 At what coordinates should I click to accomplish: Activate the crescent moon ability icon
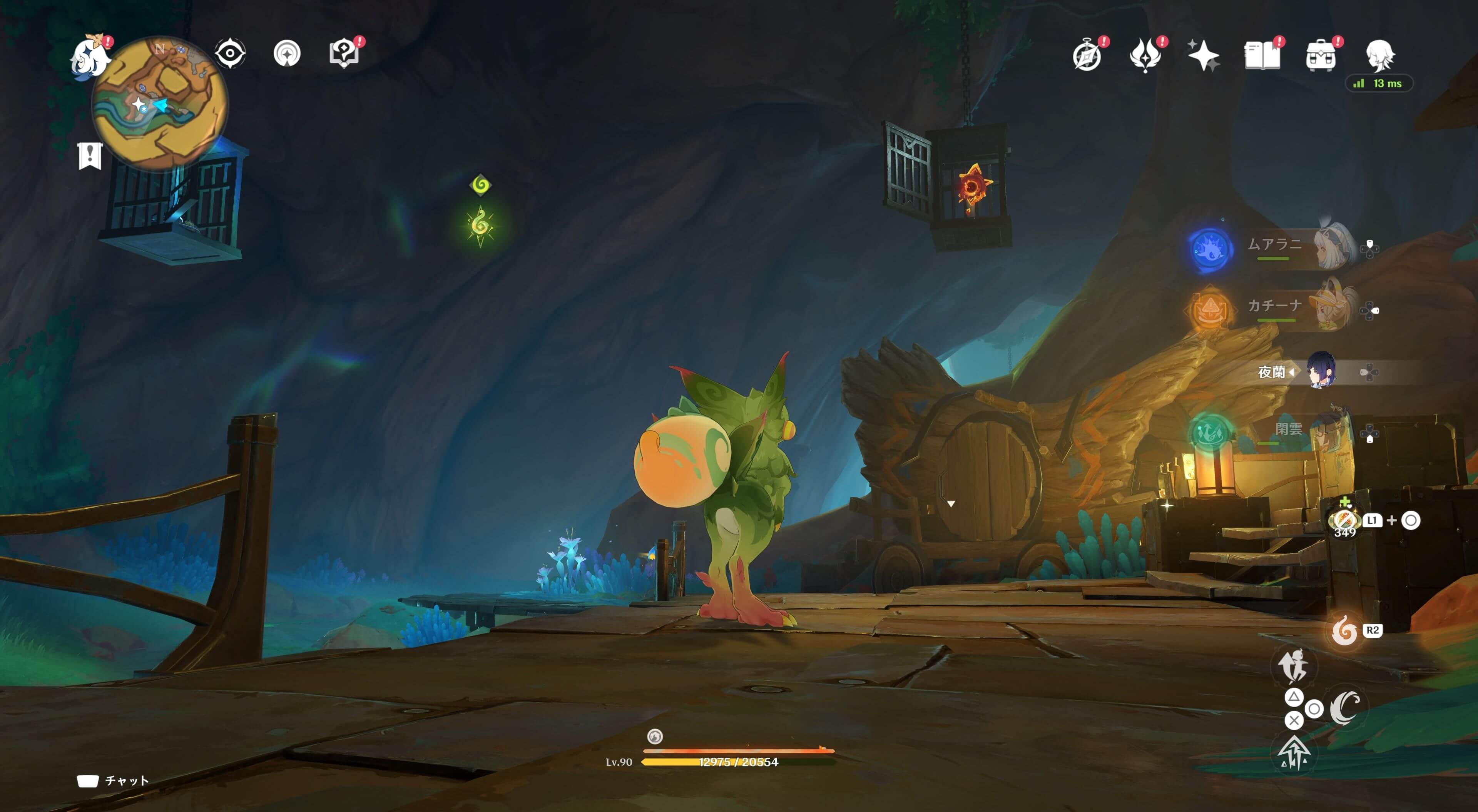pos(1344,708)
